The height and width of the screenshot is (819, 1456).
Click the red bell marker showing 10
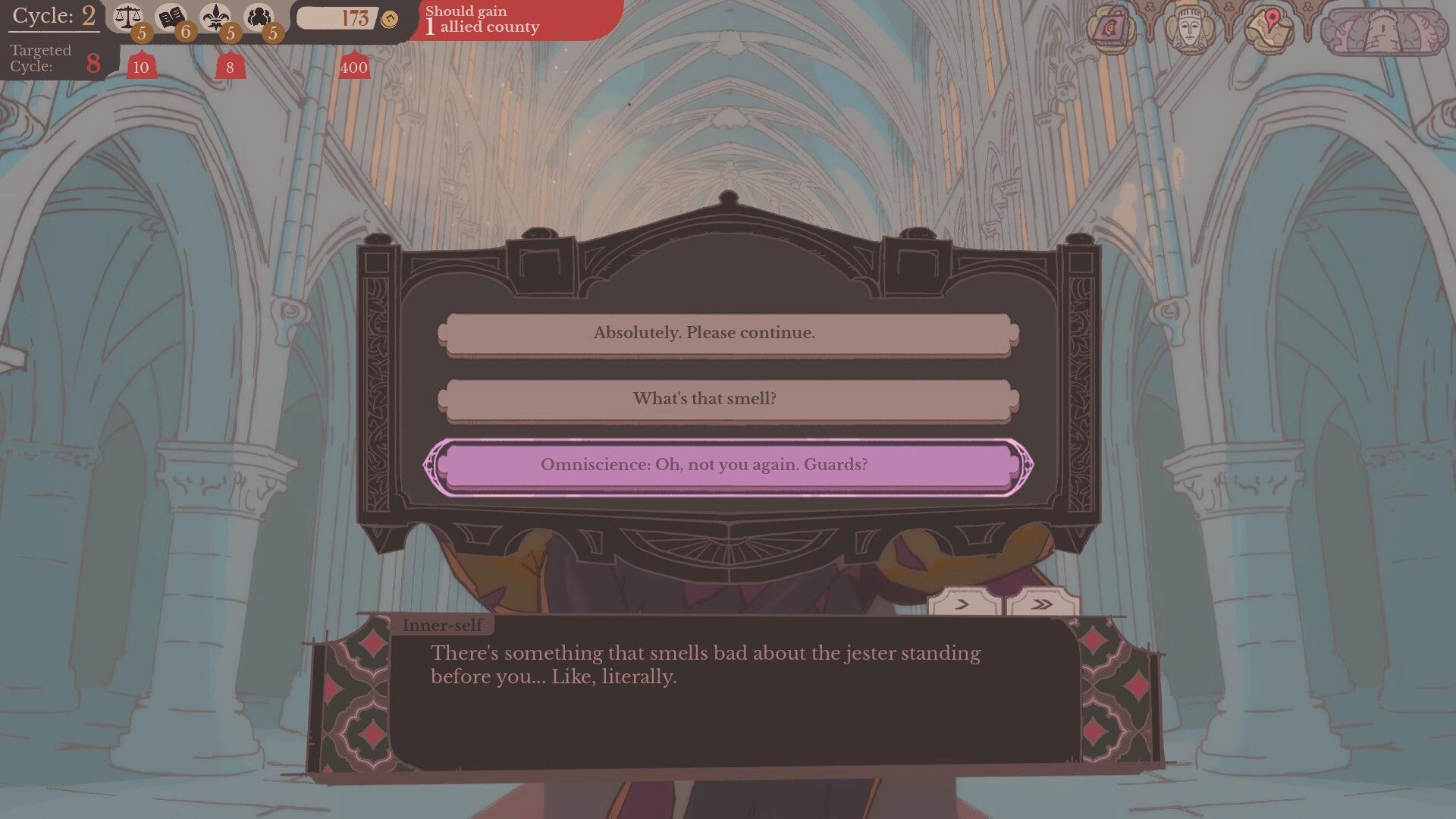[x=140, y=67]
